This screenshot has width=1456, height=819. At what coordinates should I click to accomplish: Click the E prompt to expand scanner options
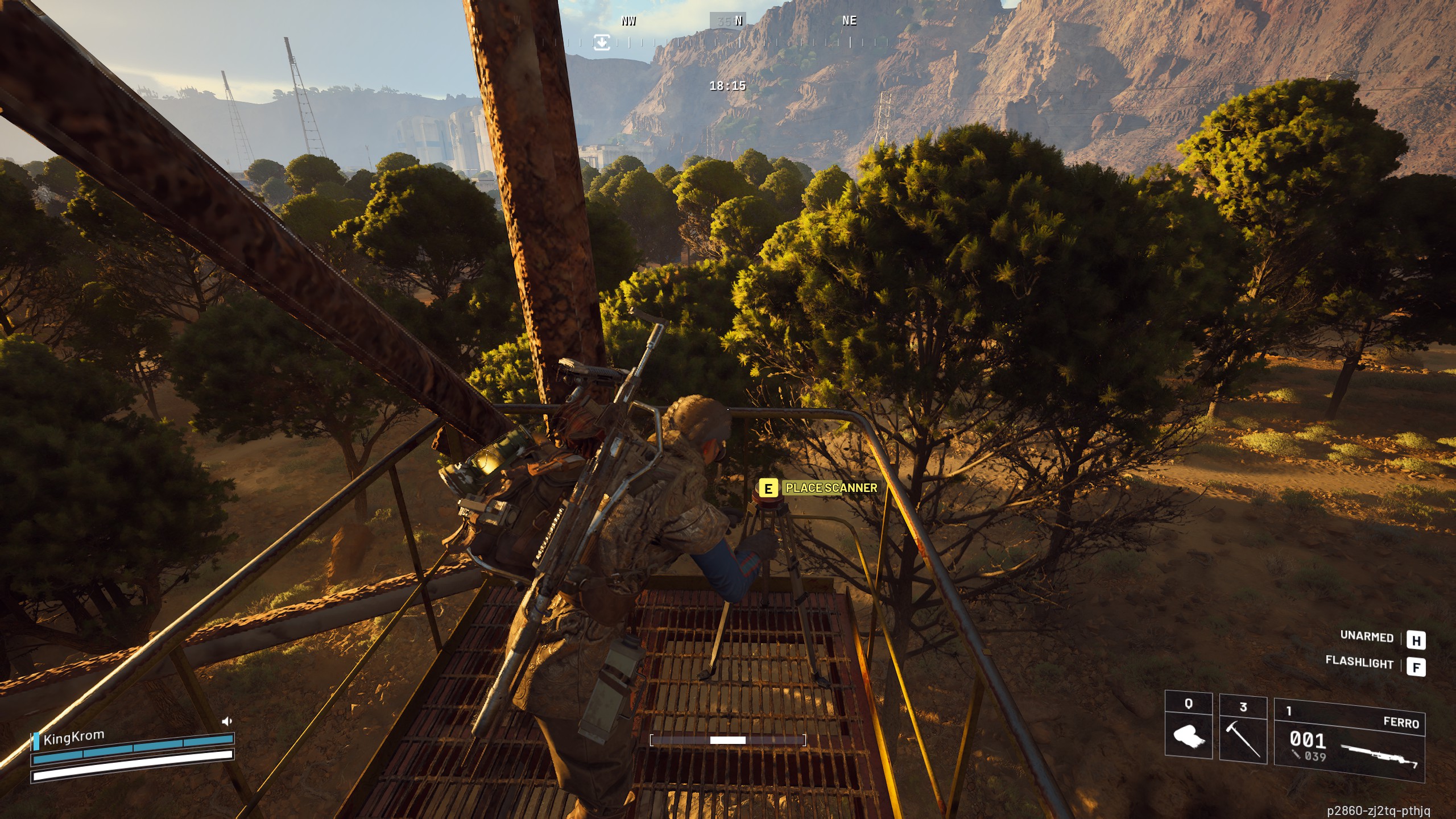click(768, 488)
